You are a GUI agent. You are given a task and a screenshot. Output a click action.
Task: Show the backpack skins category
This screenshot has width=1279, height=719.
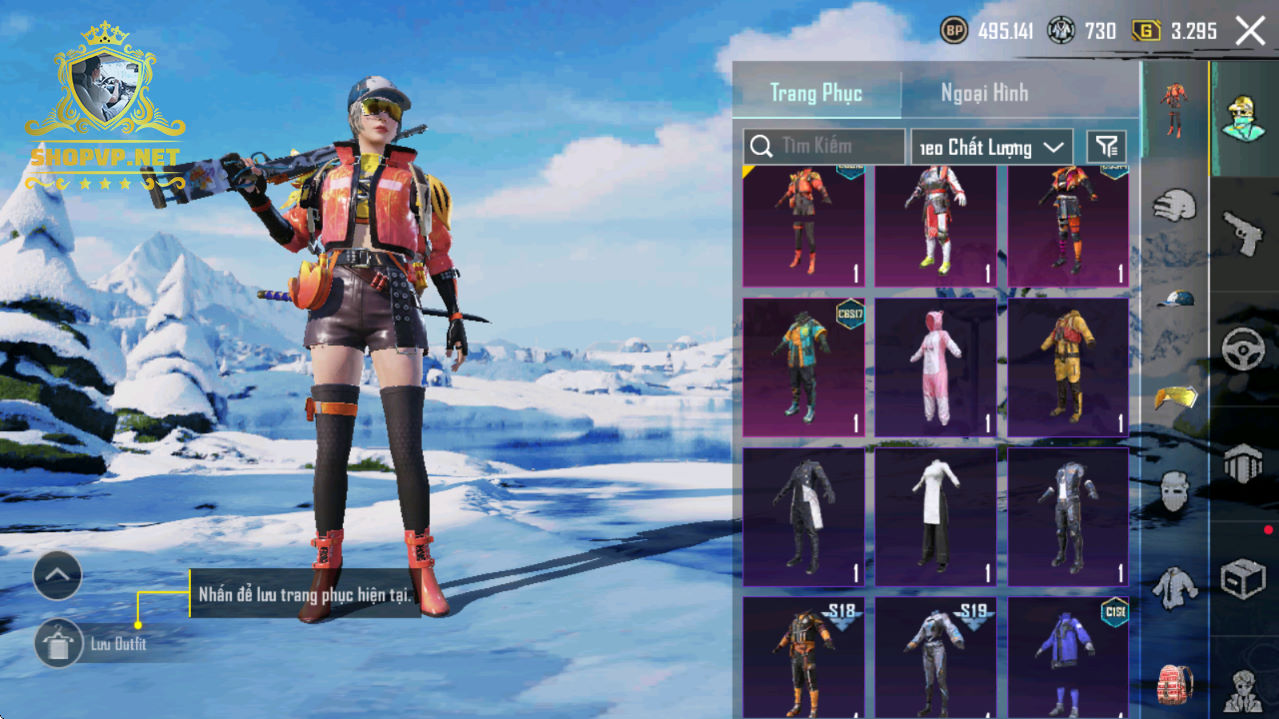coord(1174,684)
